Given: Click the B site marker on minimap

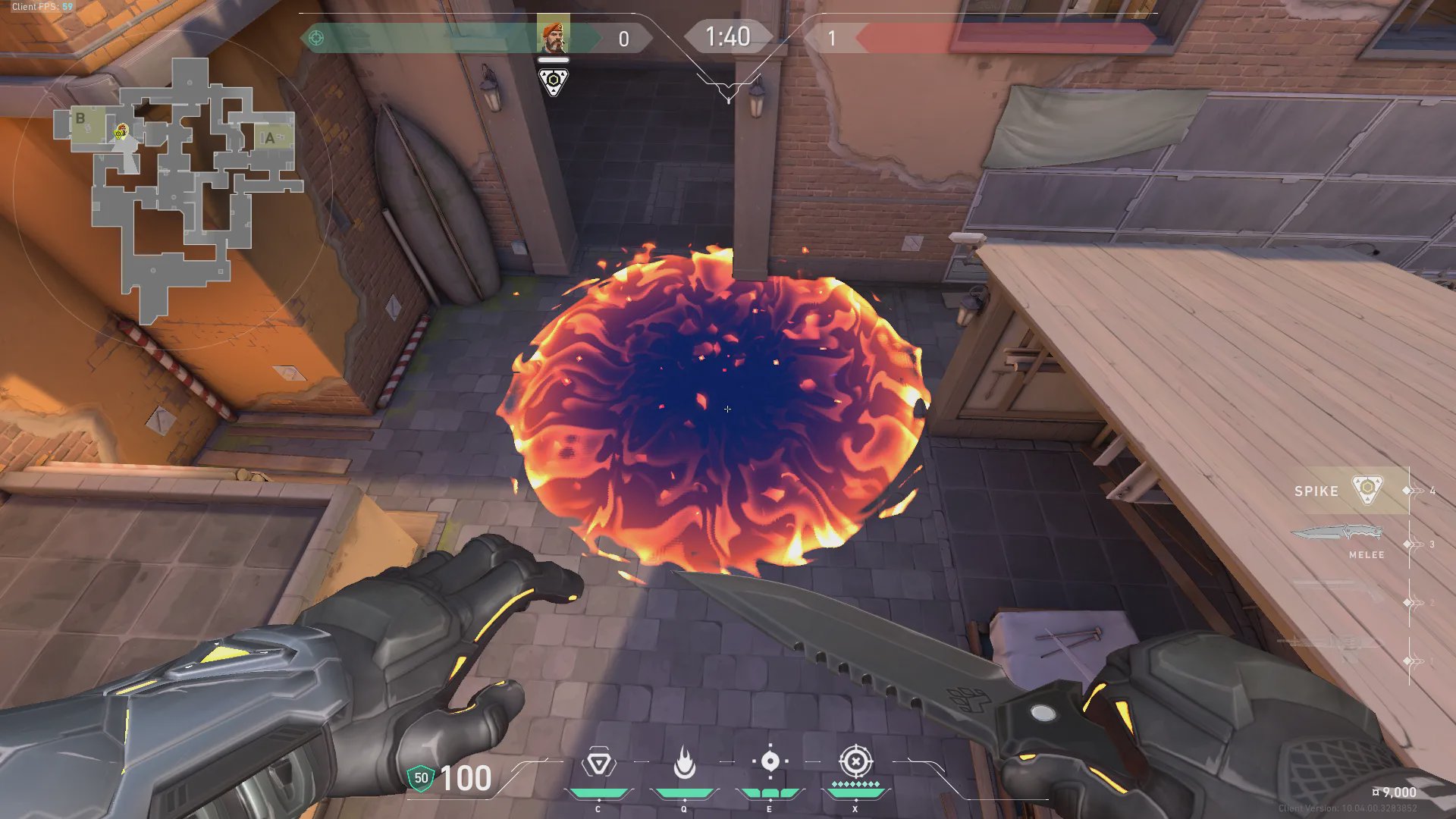Looking at the screenshot, I should pos(80,118).
